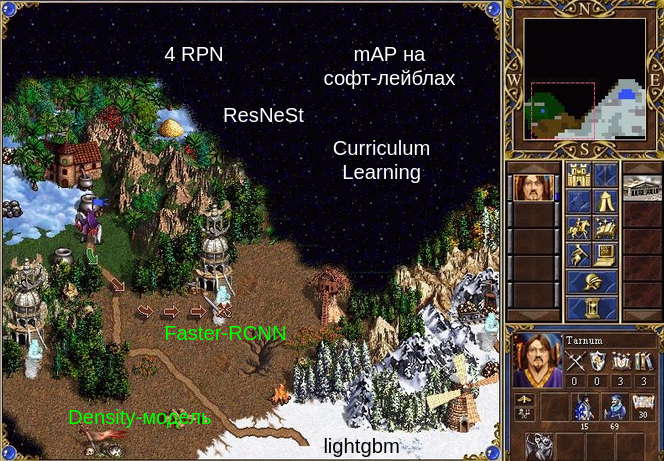Open the spellbook to cast a spell
664x461 pixels.
coord(606,229)
